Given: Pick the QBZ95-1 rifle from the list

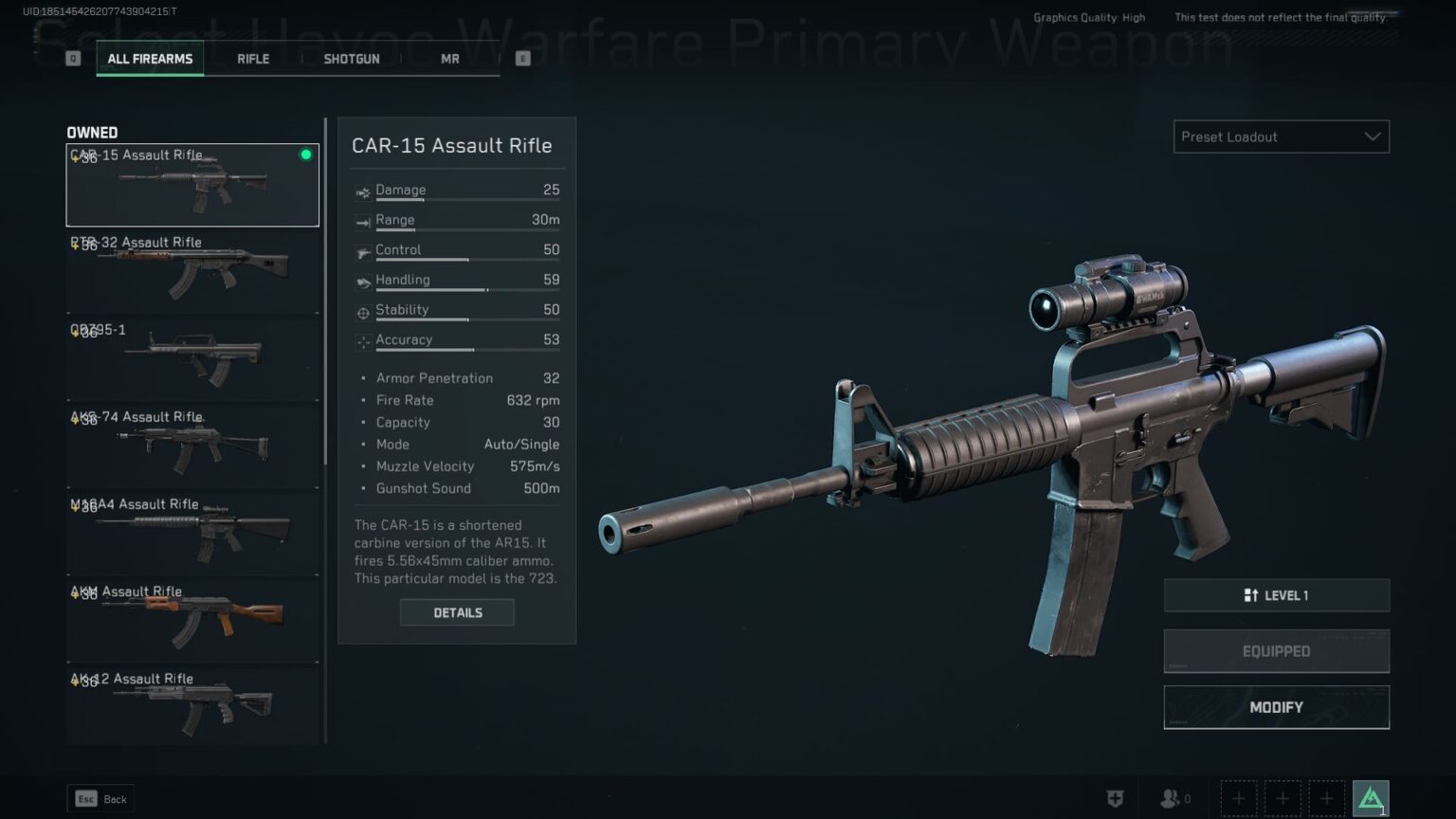Looking at the screenshot, I should tap(192, 359).
